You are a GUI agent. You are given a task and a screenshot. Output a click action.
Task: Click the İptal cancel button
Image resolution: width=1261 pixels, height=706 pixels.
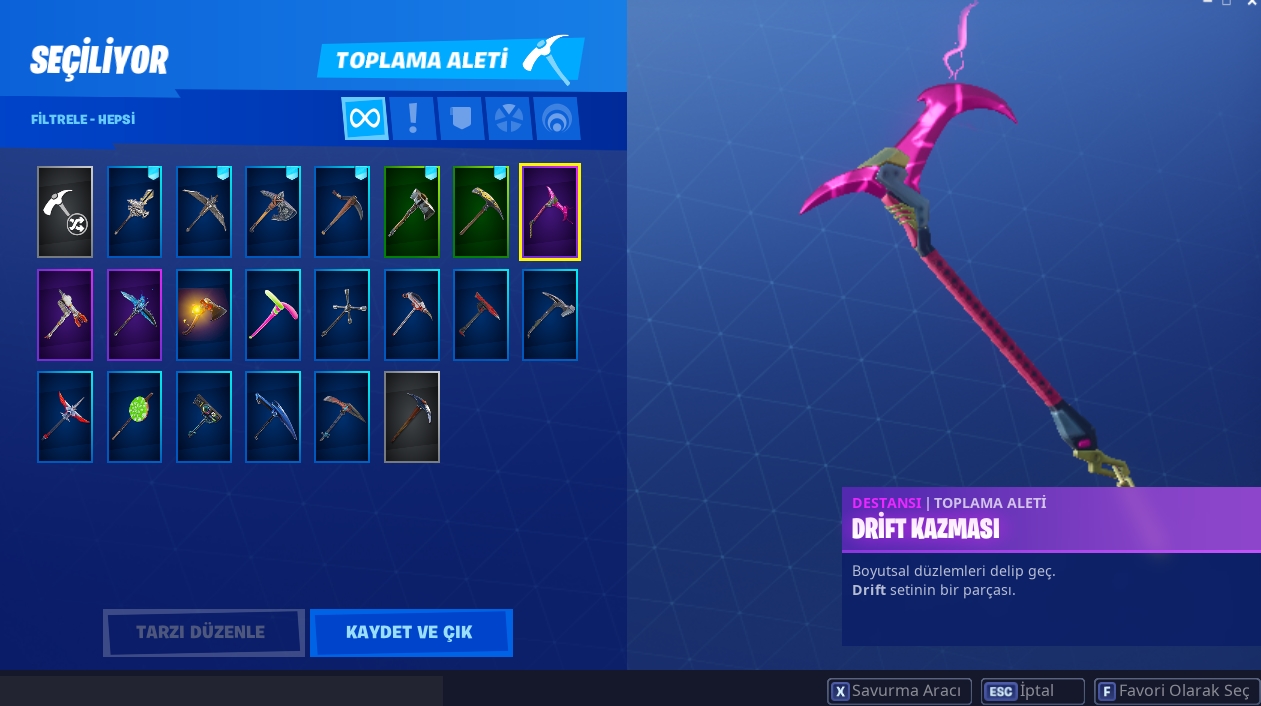(x=1033, y=691)
